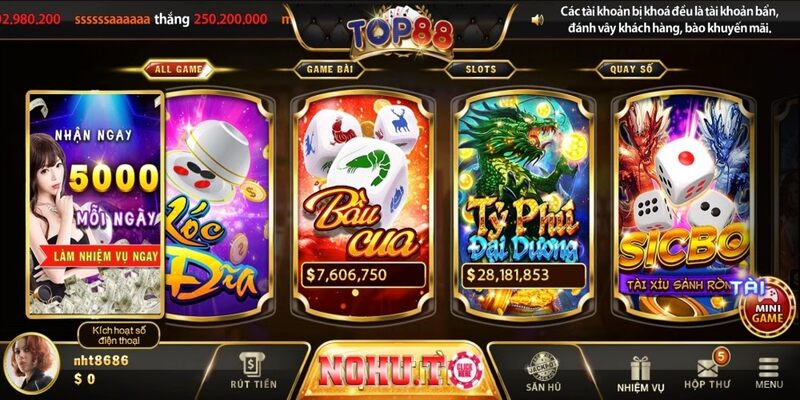View the Nhiệm Vụ gift missions
The width and height of the screenshot is (800, 400).
[x=641, y=372]
